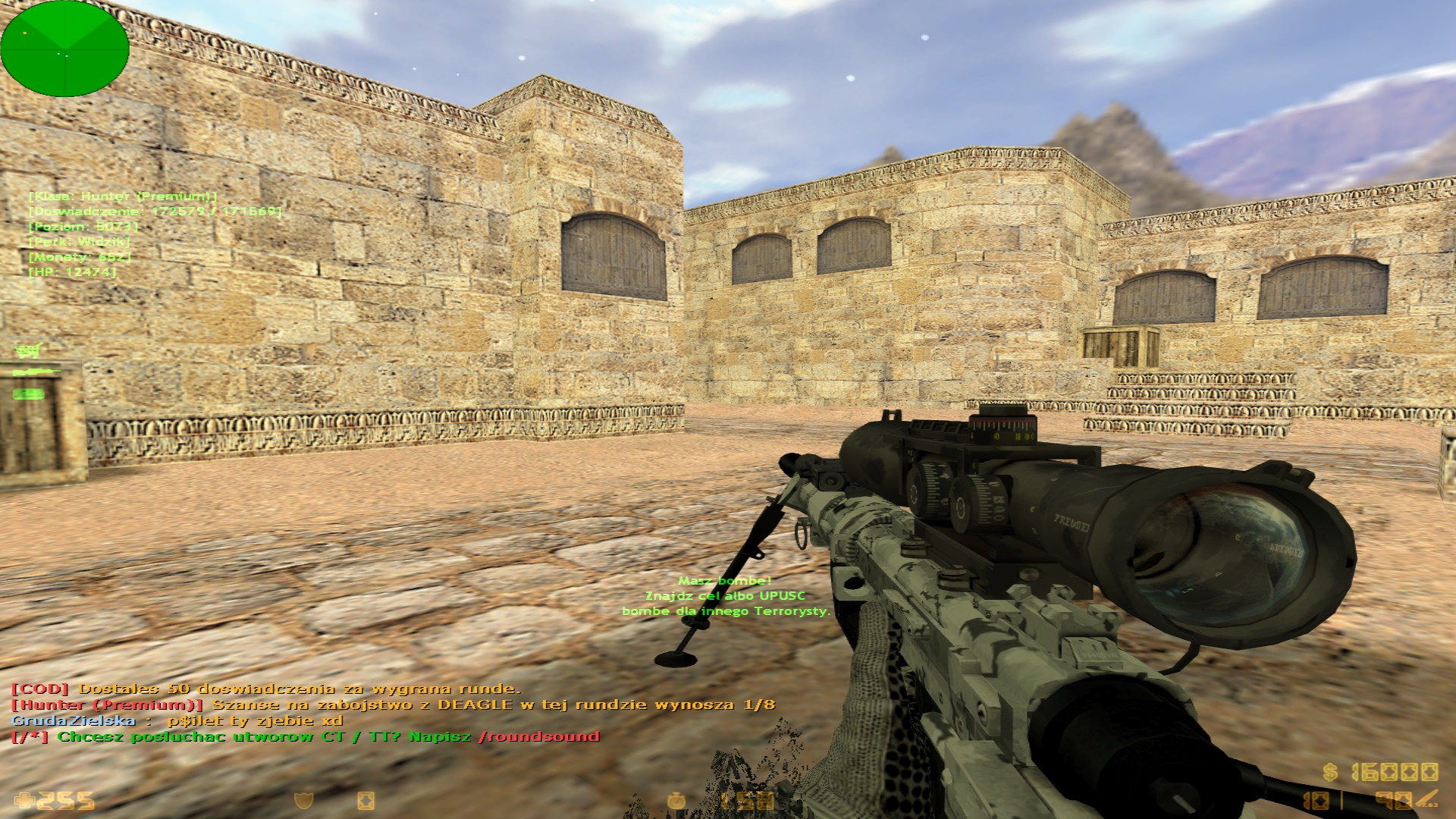The image size is (1456, 819).
Task: Click the green circular radar
Action: coord(64,48)
